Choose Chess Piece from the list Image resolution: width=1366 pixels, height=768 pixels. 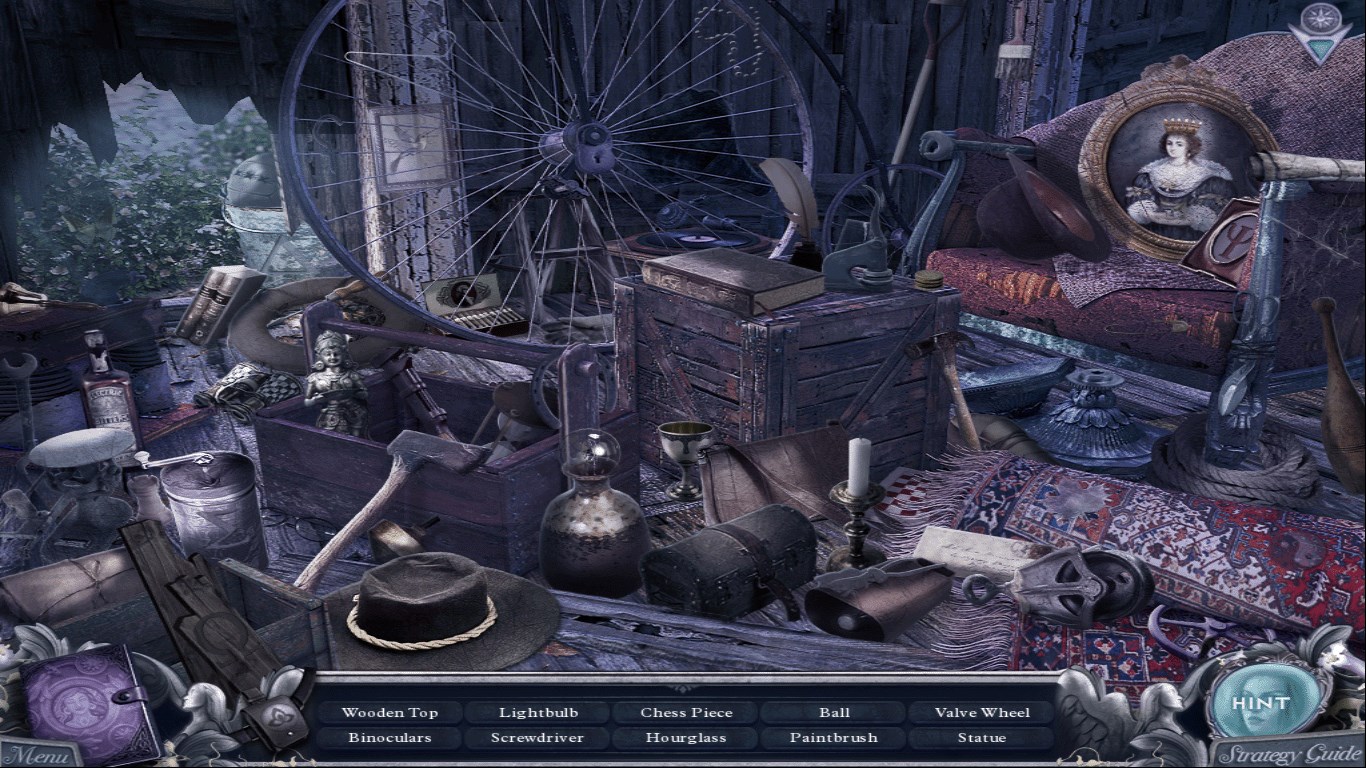(686, 713)
